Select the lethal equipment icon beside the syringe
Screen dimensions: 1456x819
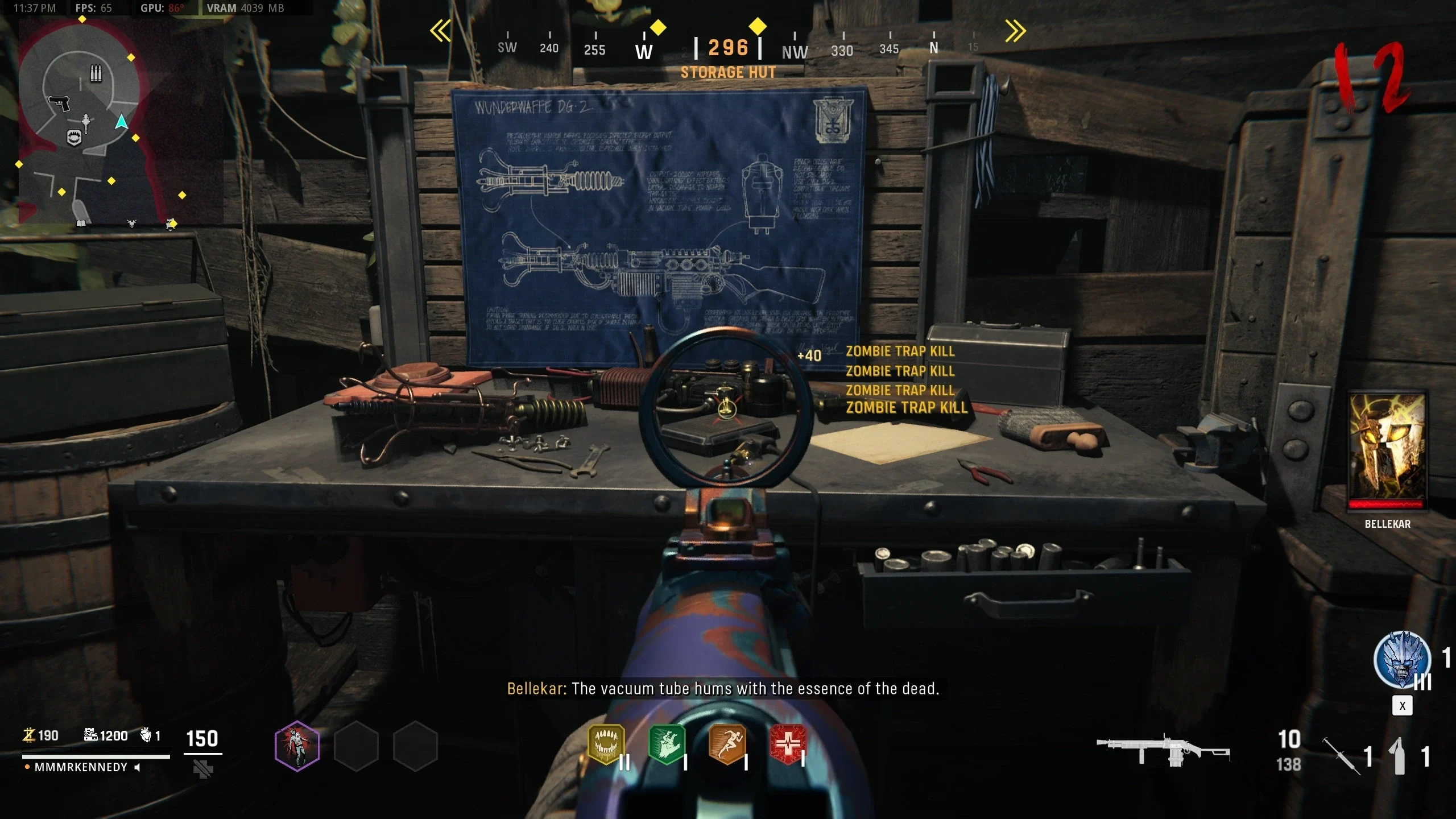pyautogui.click(x=1399, y=756)
